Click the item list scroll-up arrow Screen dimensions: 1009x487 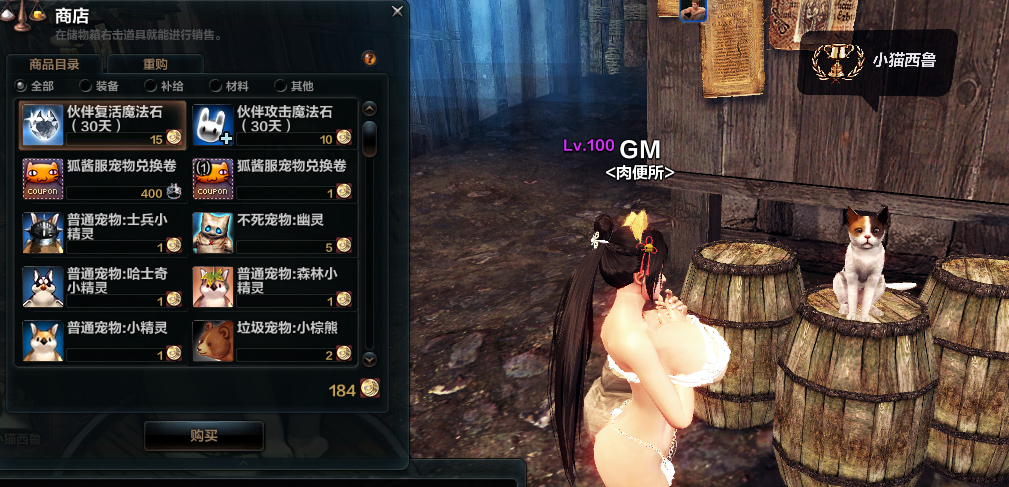pos(369,109)
